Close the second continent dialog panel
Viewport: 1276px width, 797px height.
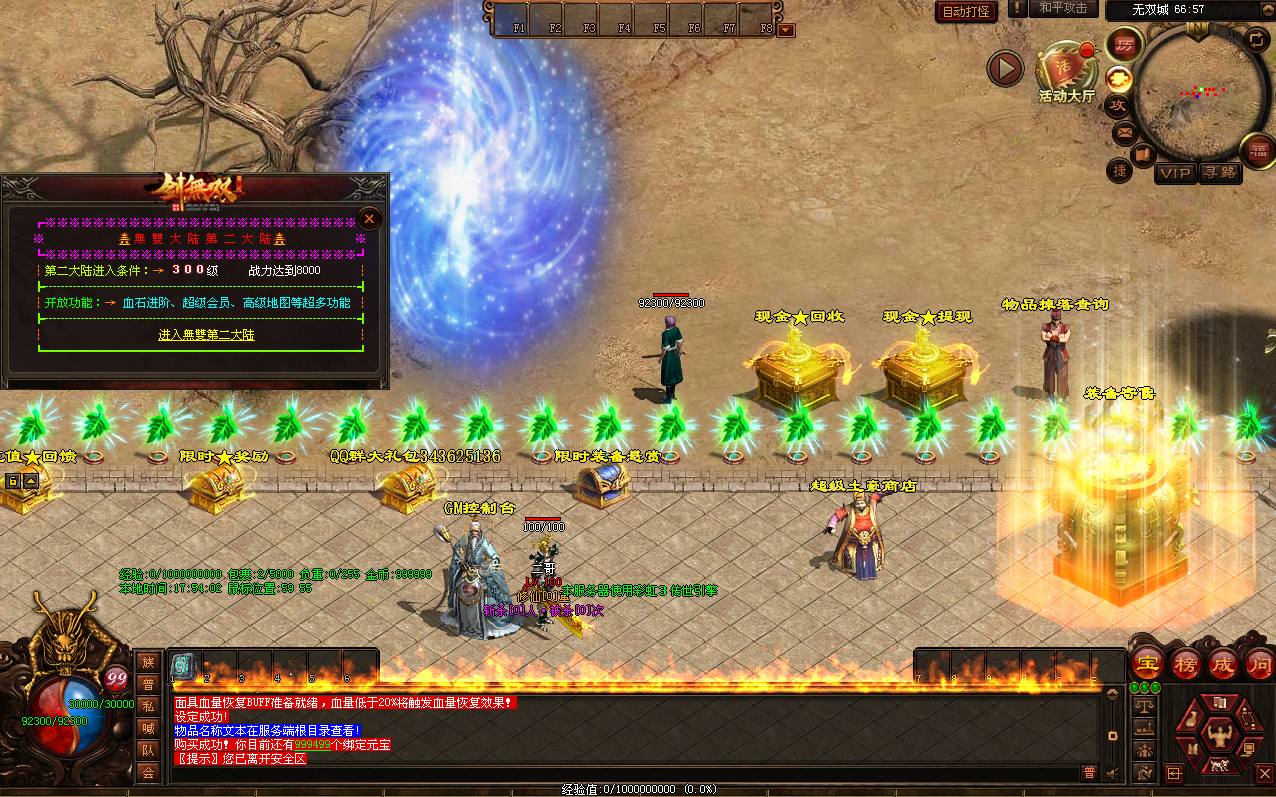pyautogui.click(x=370, y=218)
